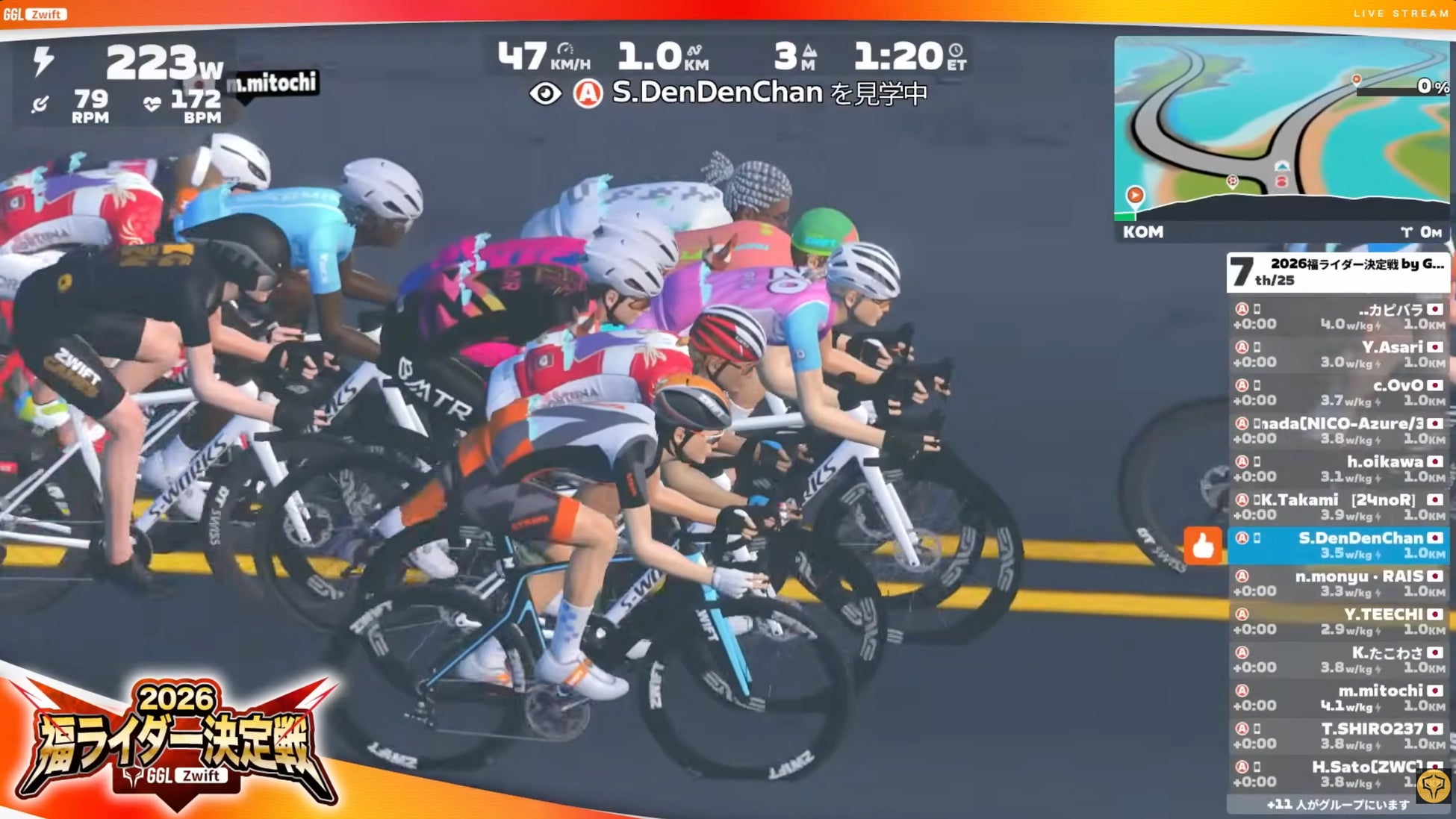Image resolution: width=1456 pixels, height=819 pixels.
Task: Choose Y.TEECHI from the rider list
Action: tap(1338, 621)
